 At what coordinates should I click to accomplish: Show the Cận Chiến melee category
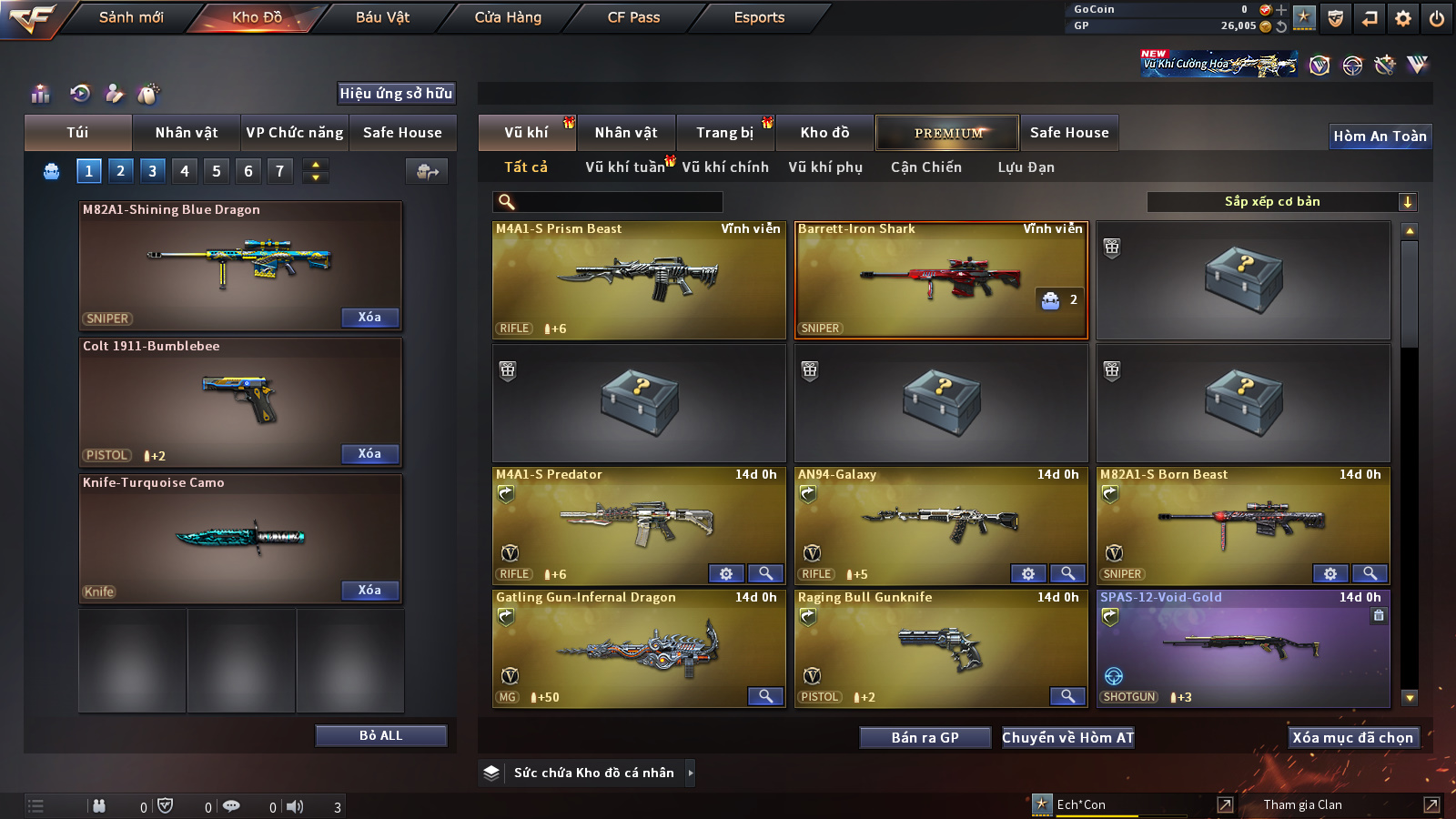coord(925,167)
